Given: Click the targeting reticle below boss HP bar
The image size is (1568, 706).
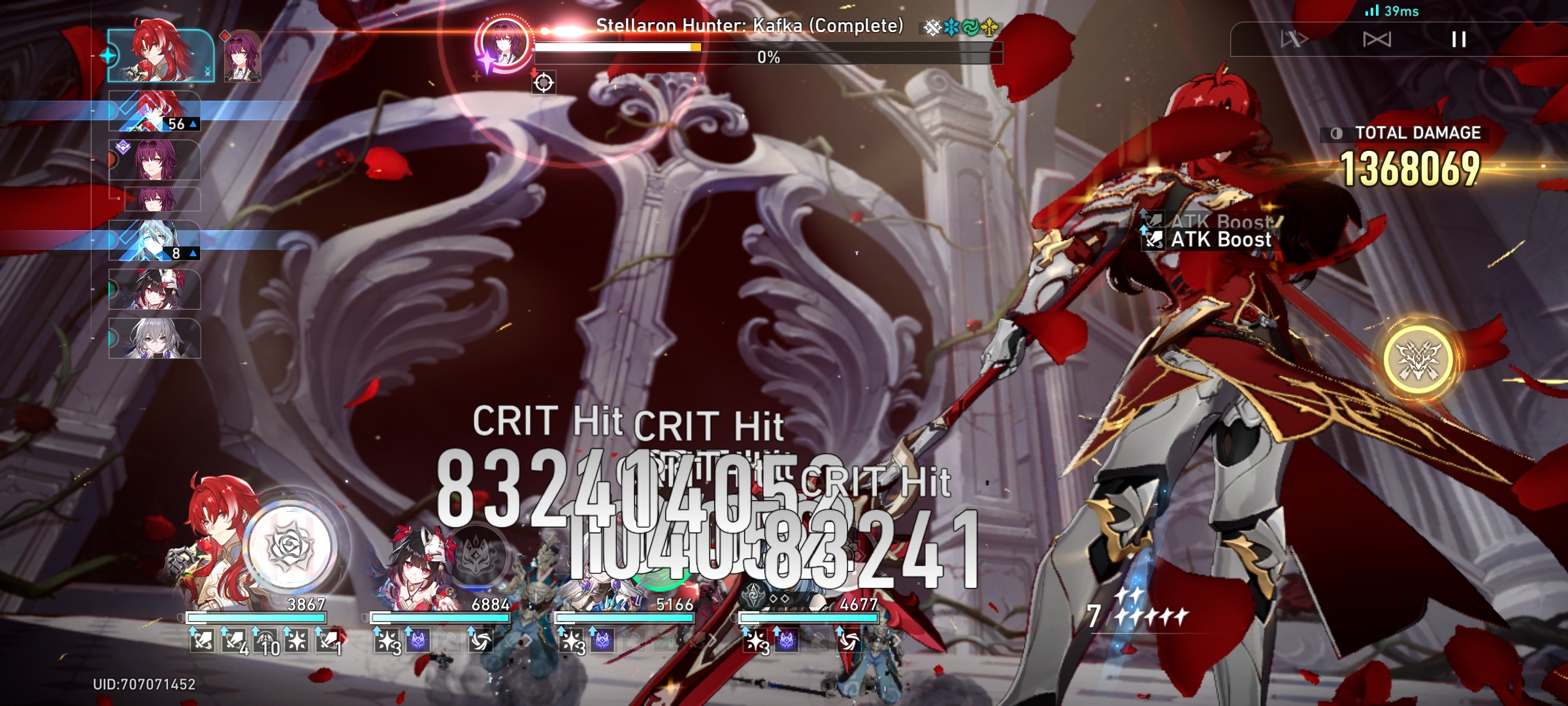Looking at the screenshot, I should coord(544,82).
